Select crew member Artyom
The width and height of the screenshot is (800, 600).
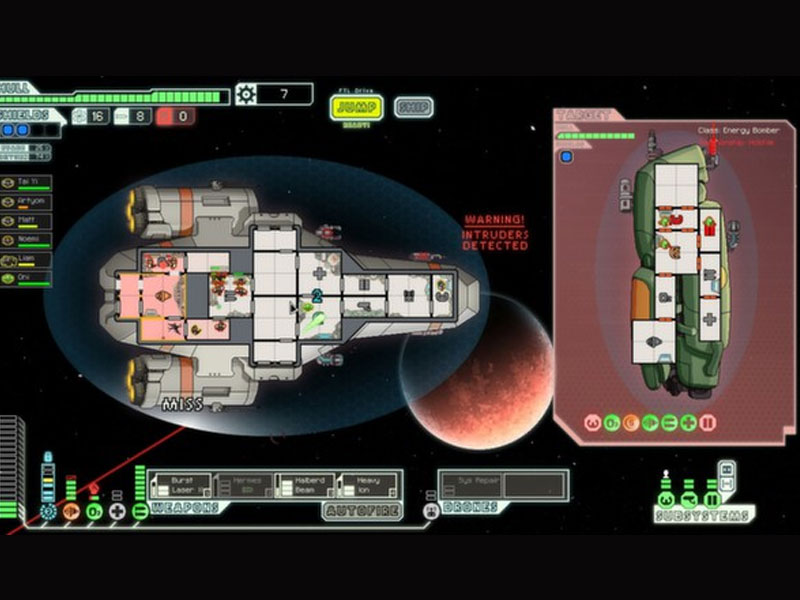pos(27,201)
